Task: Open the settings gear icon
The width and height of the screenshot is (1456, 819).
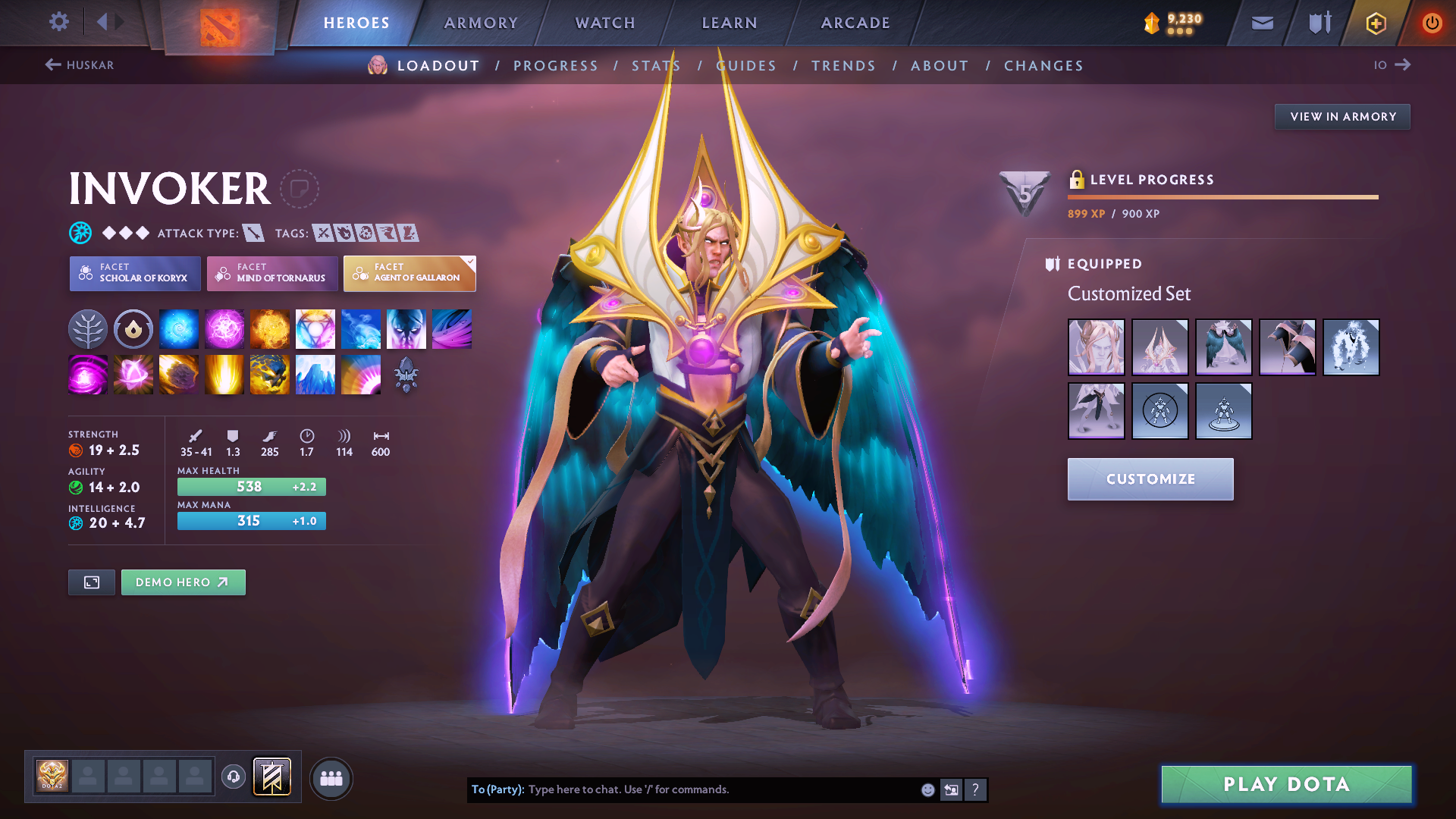Action: click(x=58, y=22)
